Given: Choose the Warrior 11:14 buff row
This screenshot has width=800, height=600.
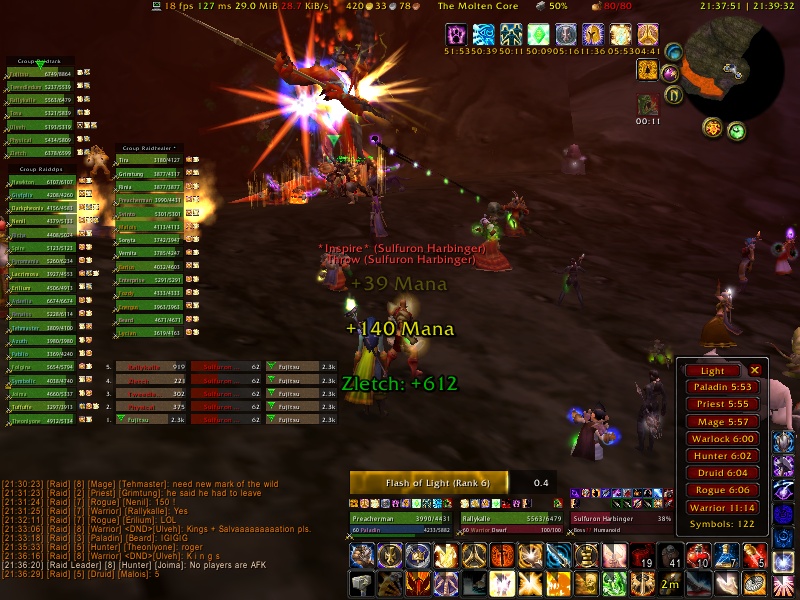Looking at the screenshot, I should click(x=719, y=508).
